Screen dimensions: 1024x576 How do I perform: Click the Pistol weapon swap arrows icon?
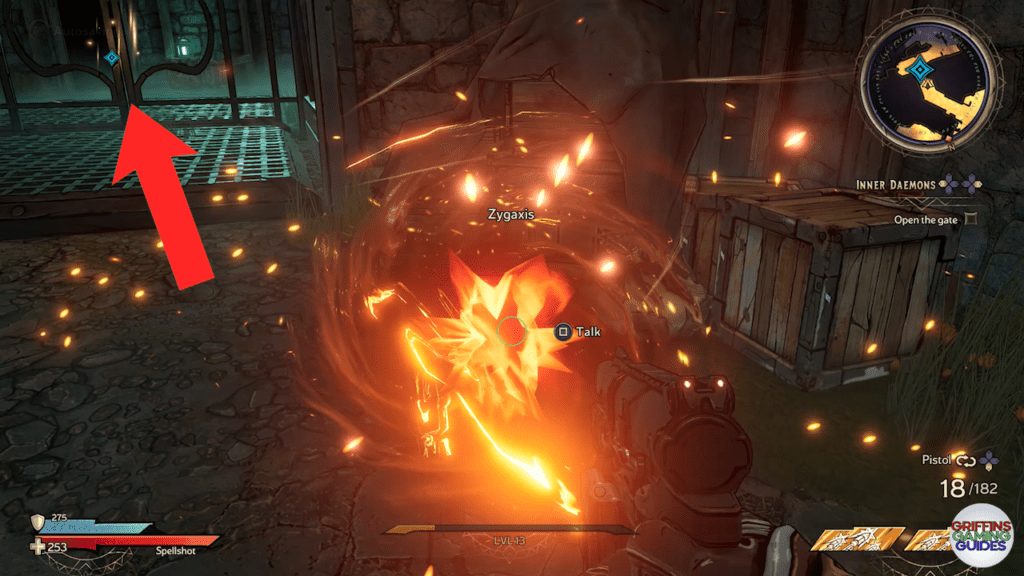click(966, 460)
